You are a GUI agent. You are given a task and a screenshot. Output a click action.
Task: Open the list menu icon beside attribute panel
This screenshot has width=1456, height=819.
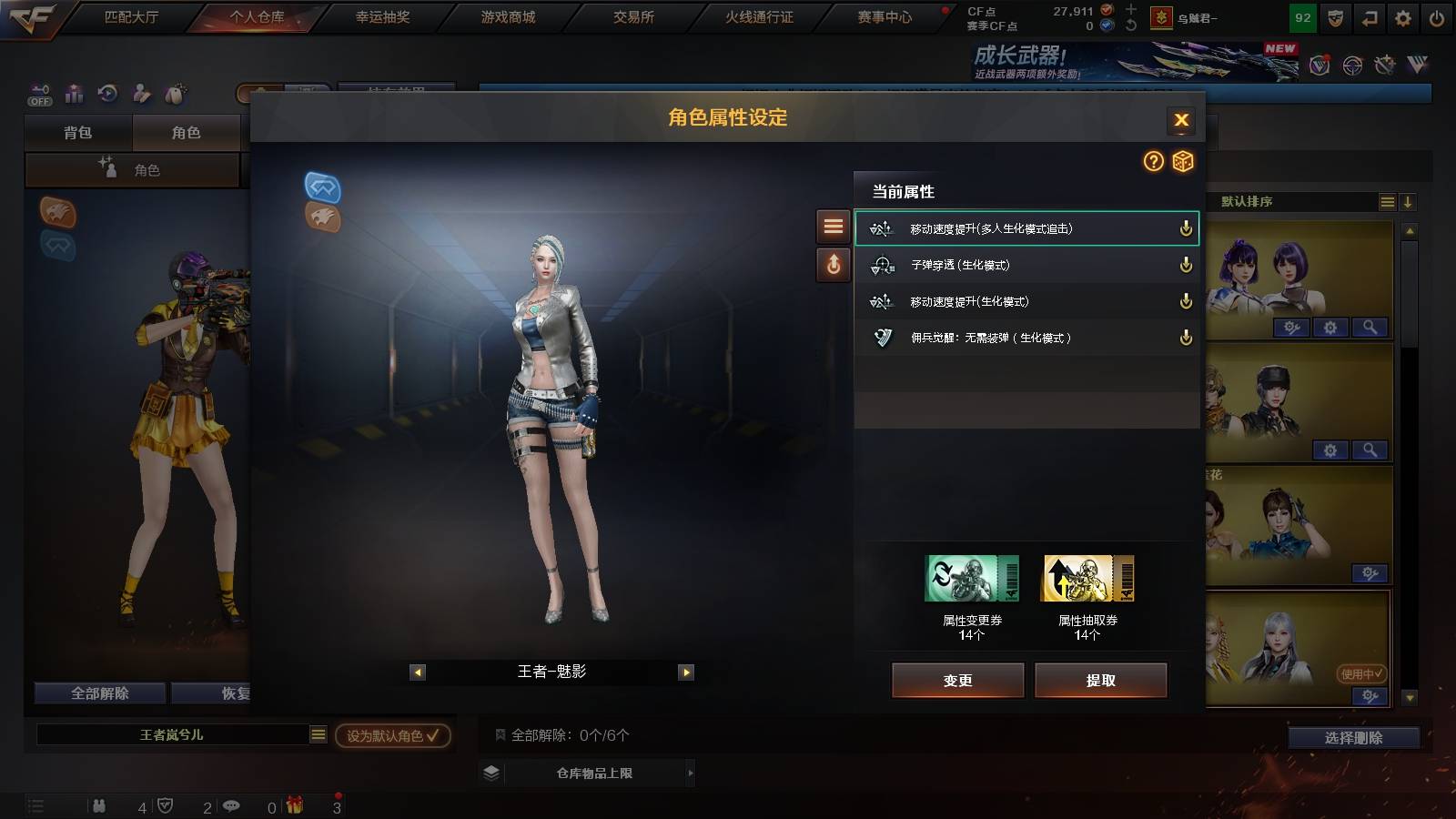833,227
